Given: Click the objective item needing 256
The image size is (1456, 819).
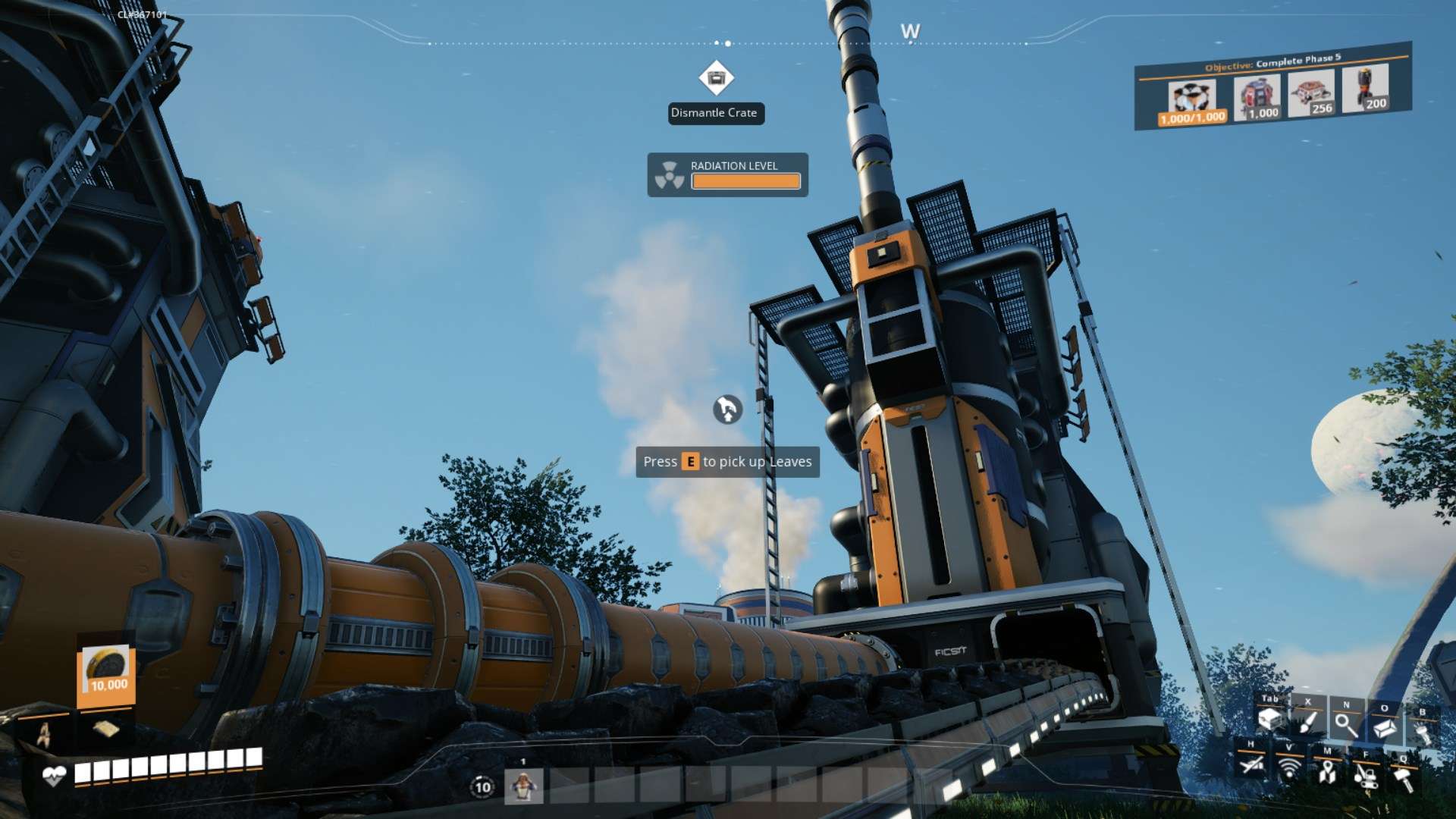Looking at the screenshot, I should tap(1312, 93).
